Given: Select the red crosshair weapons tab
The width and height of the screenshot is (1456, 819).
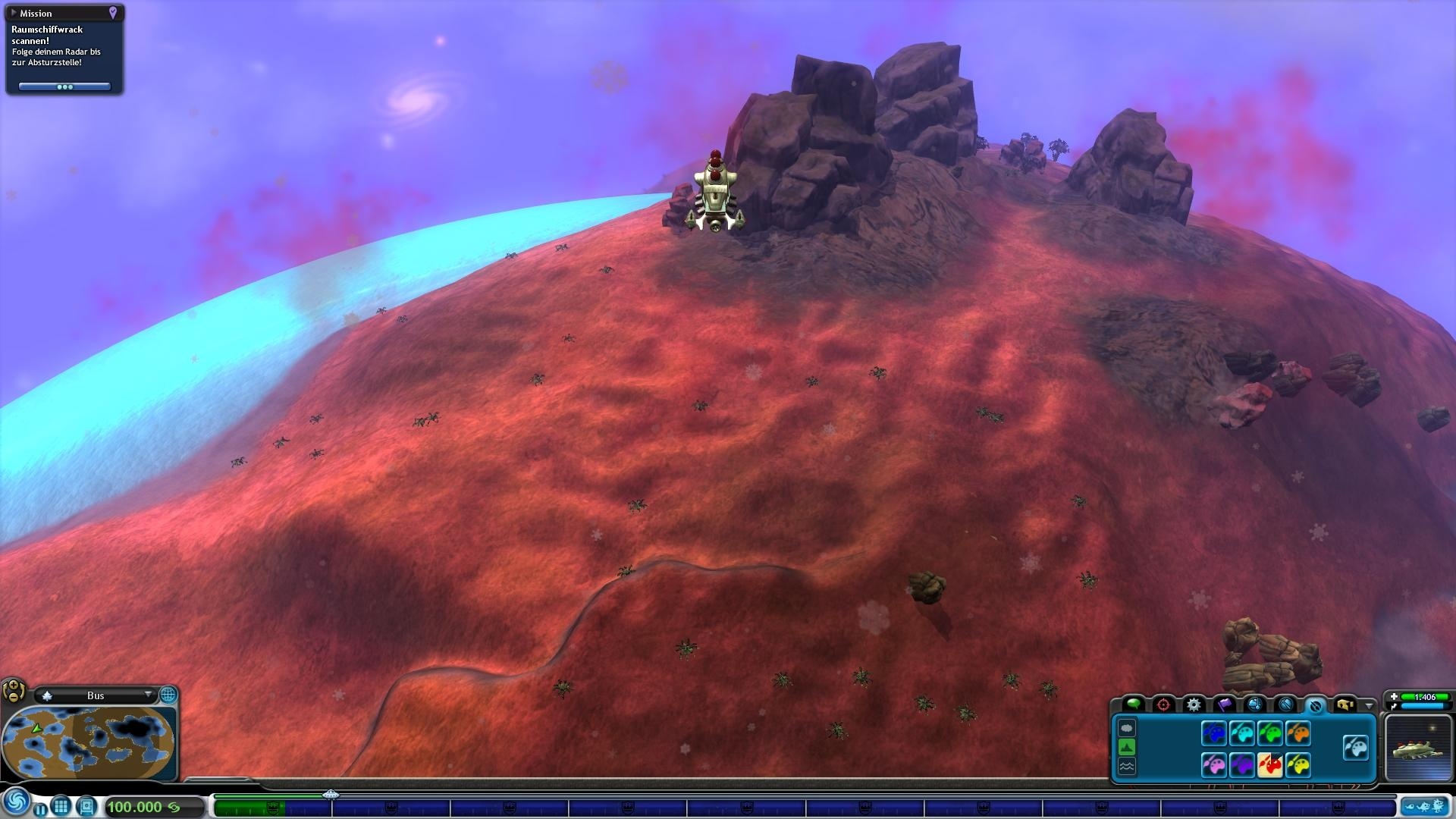Looking at the screenshot, I should (x=1163, y=704).
